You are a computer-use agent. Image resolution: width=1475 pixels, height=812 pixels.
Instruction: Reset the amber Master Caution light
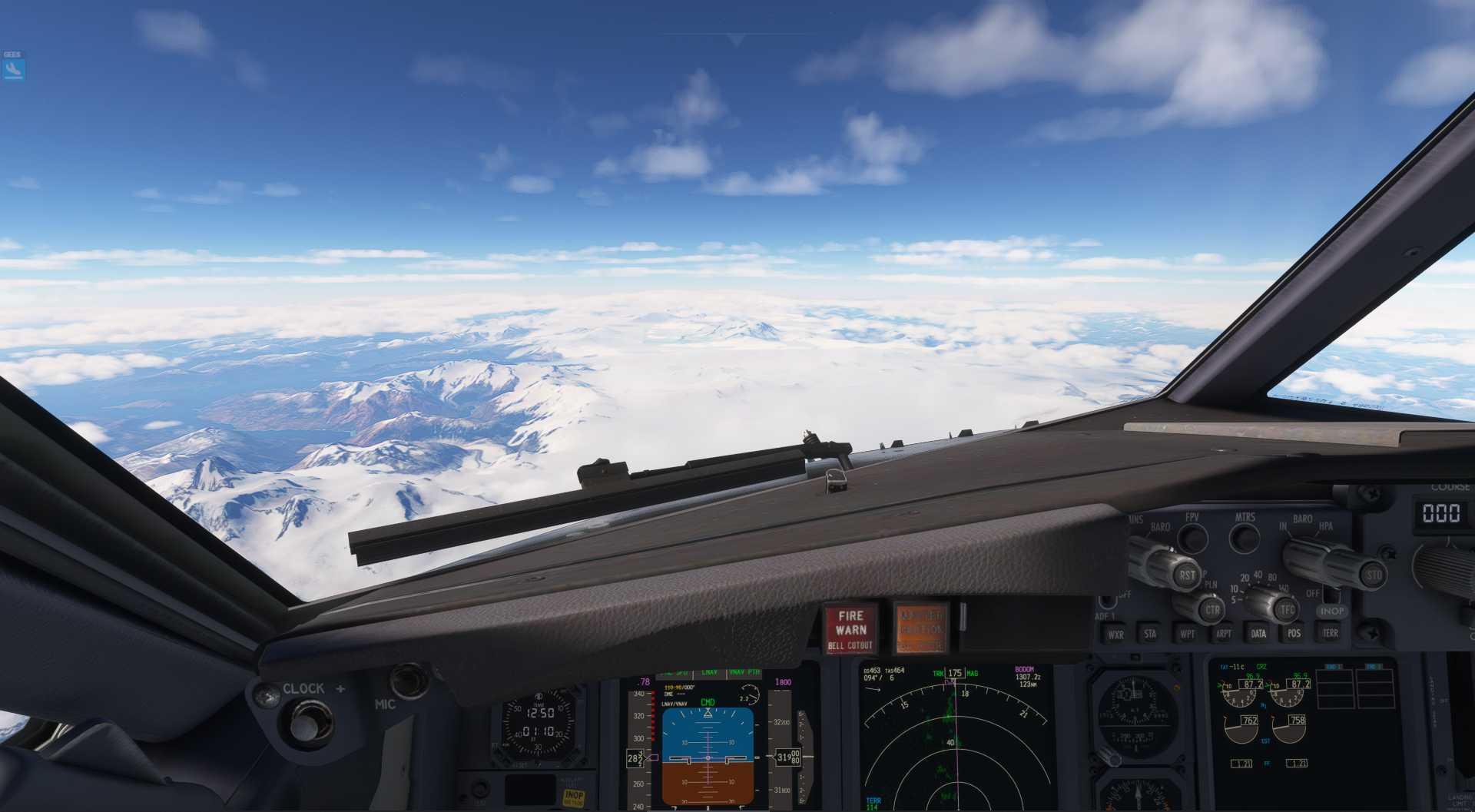(x=920, y=628)
